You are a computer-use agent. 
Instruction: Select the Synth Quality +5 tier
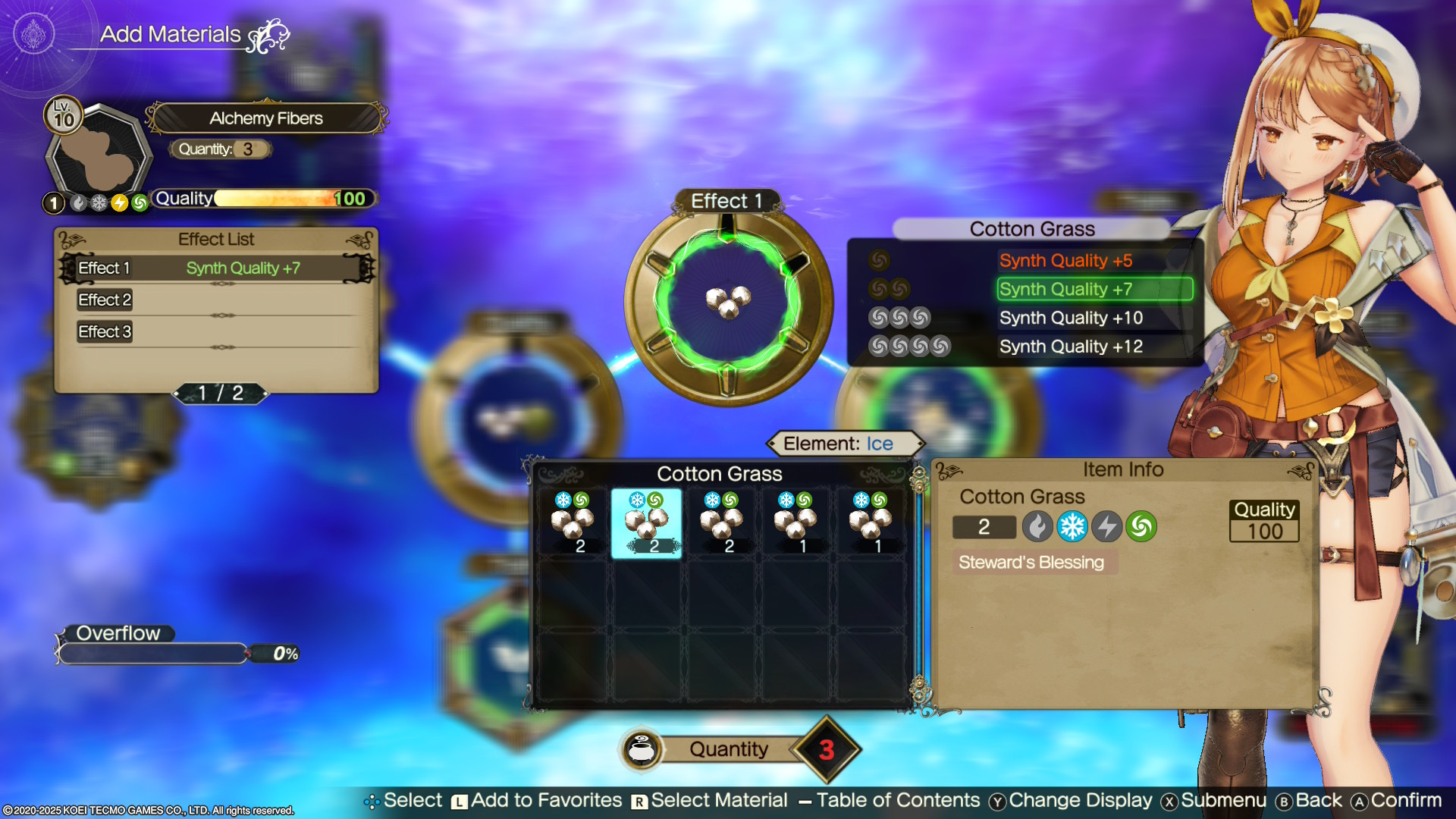(x=1065, y=261)
